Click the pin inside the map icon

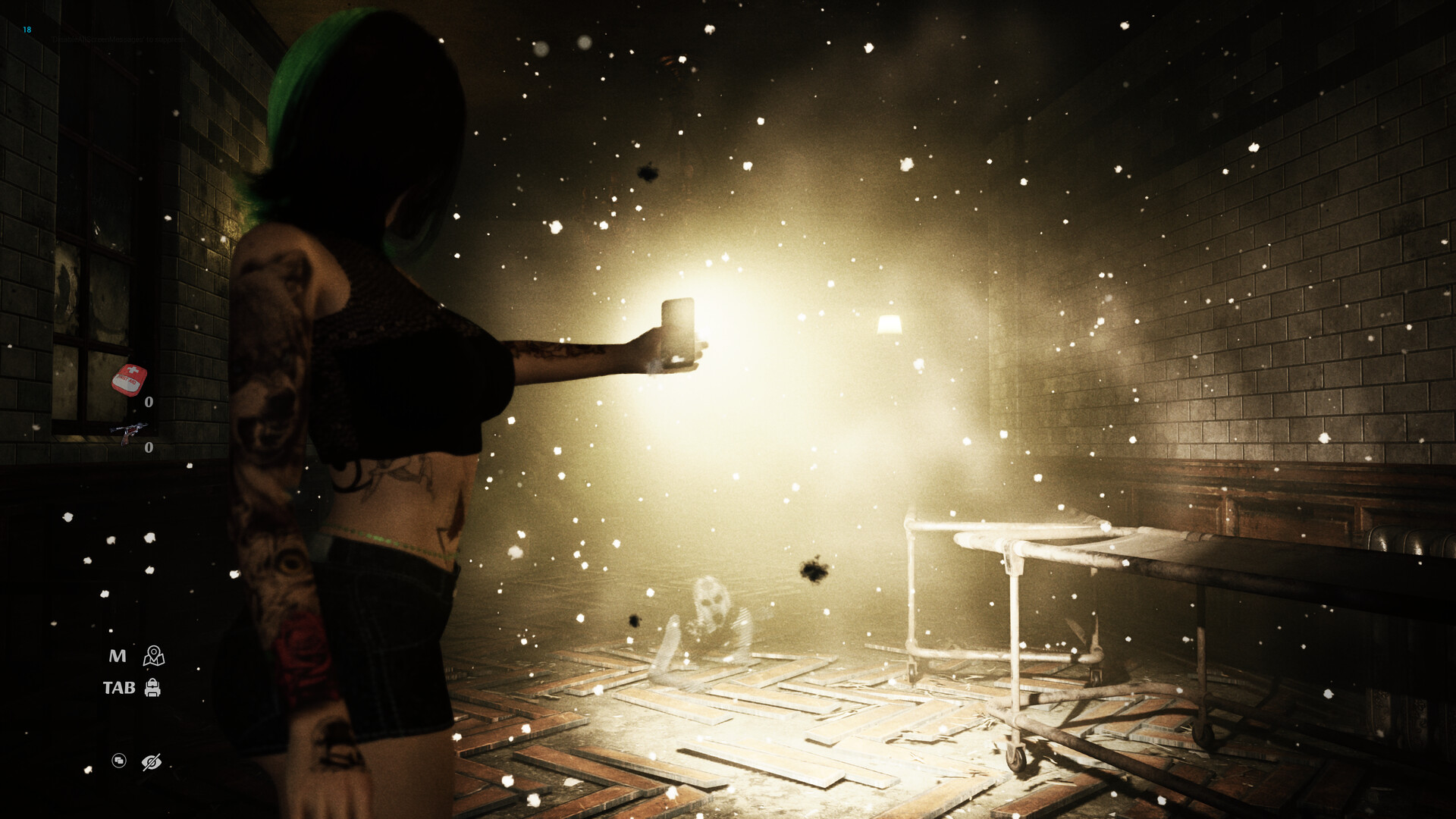(153, 651)
